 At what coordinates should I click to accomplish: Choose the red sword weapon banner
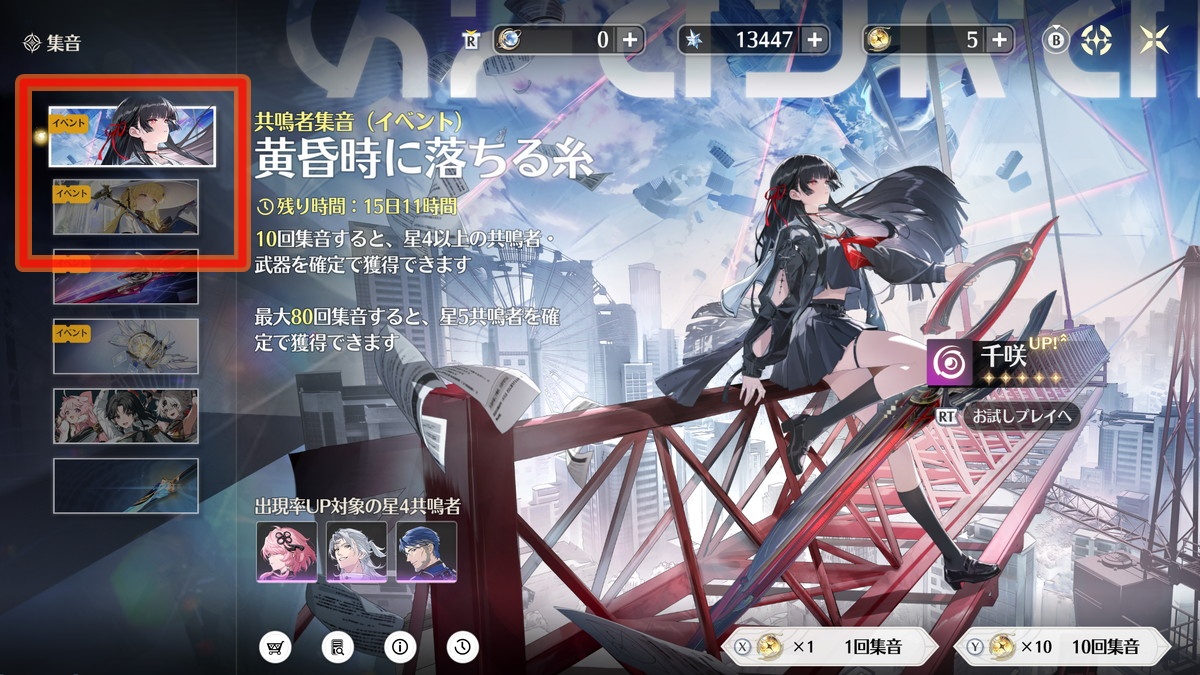coord(126,277)
